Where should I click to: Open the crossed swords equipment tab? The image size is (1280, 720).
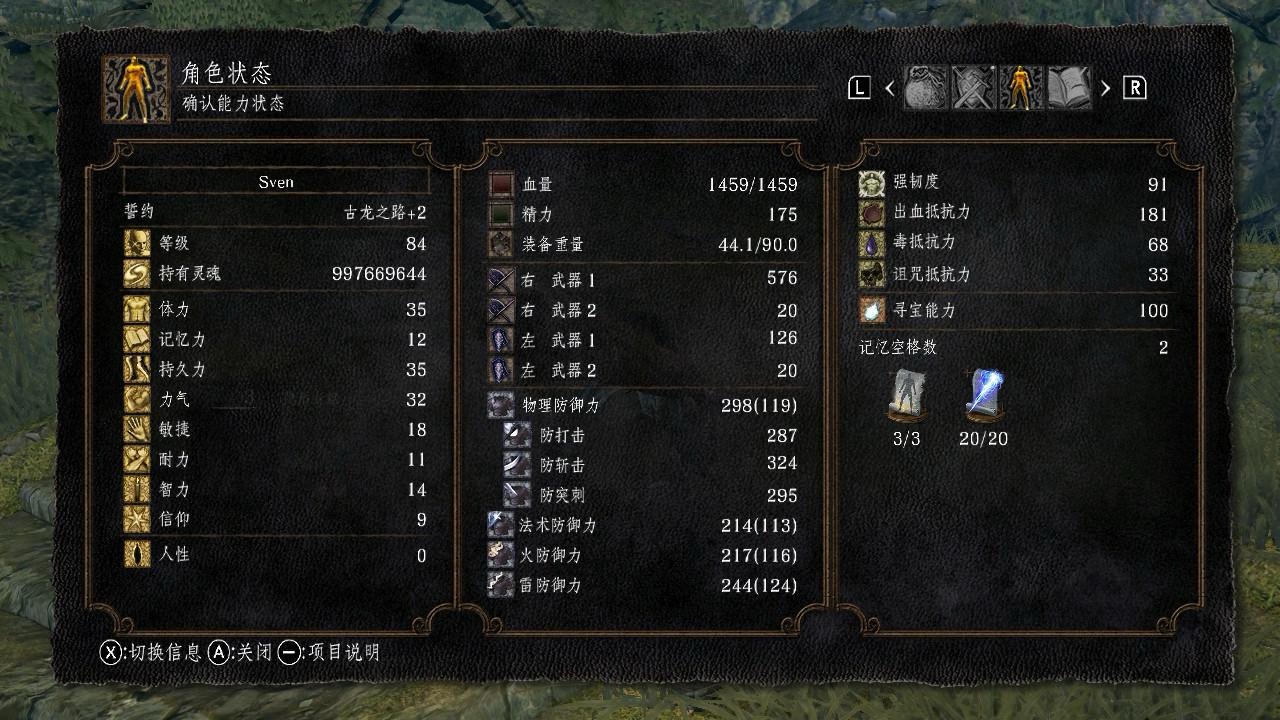point(972,88)
